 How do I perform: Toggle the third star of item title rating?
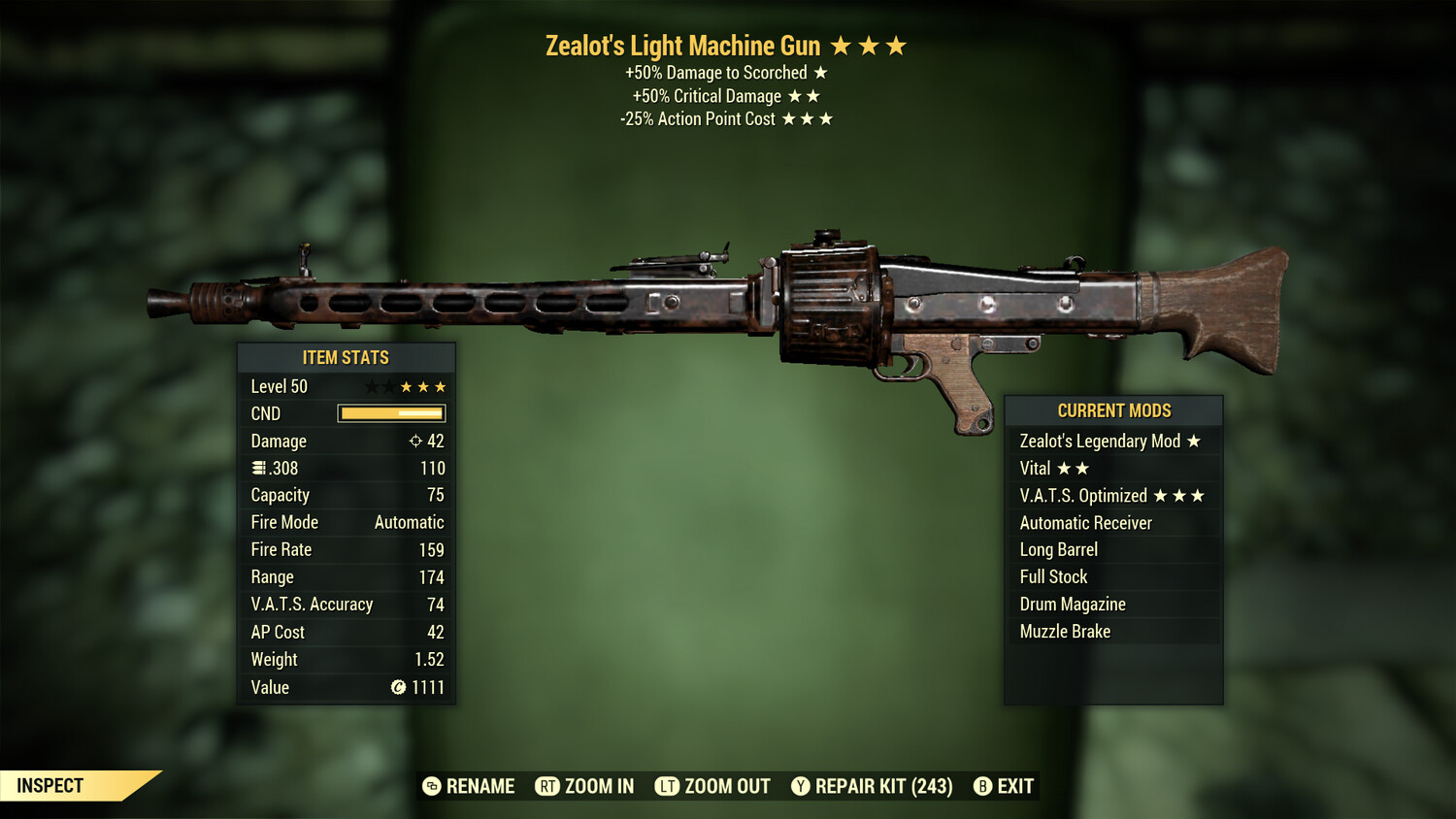[x=895, y=45]
